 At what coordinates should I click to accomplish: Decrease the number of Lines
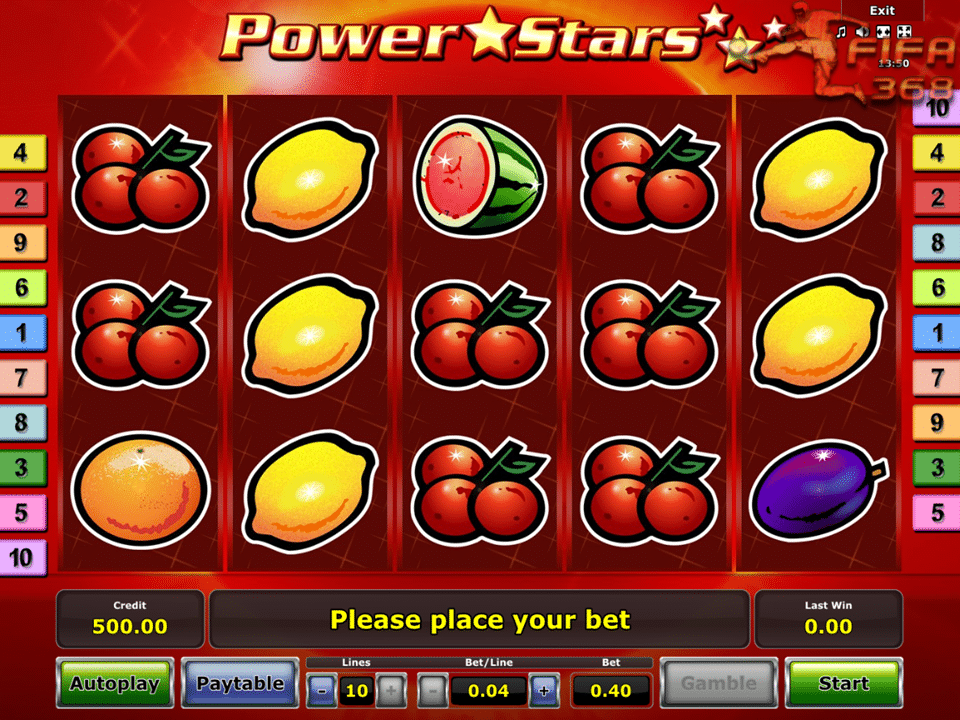[322, 690]
